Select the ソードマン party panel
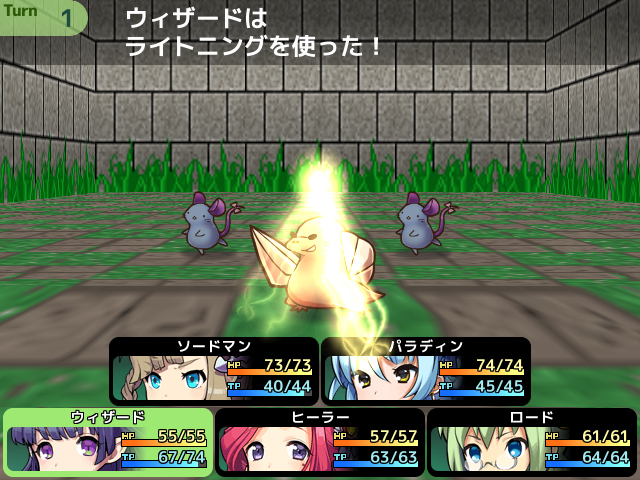This screenshot has height=480, width=640. click(x=213, y=371)
